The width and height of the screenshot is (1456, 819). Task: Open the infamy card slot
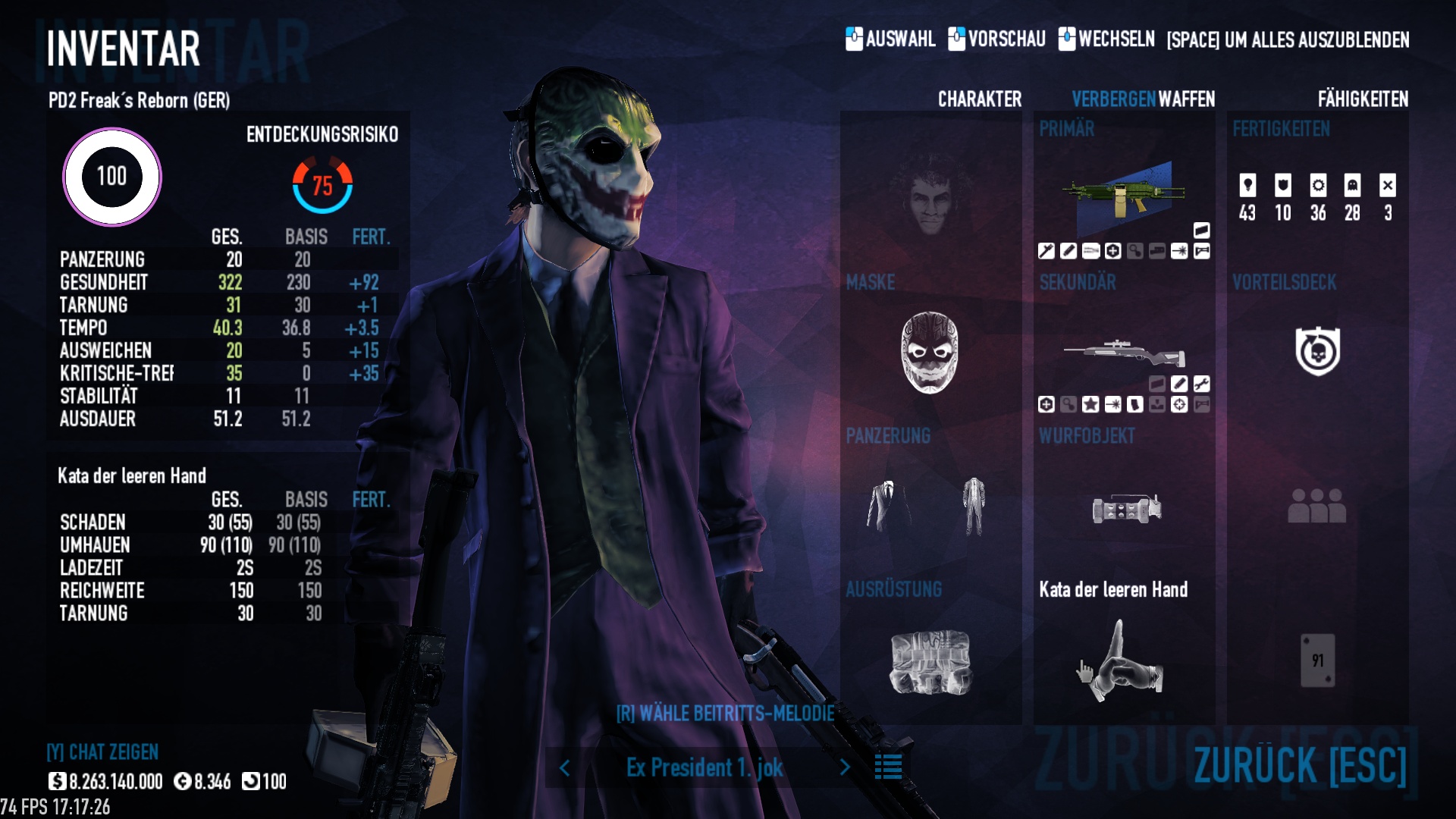pyautogui.click(x=1317, y=661)
